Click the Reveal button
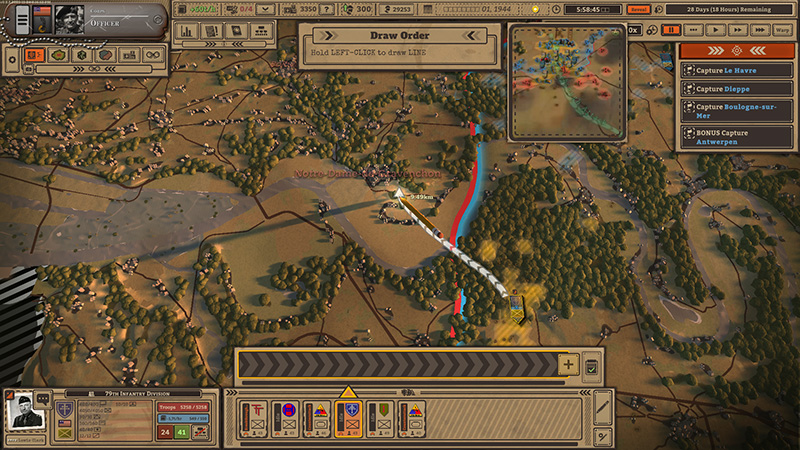800x450 pixels. 639,9
